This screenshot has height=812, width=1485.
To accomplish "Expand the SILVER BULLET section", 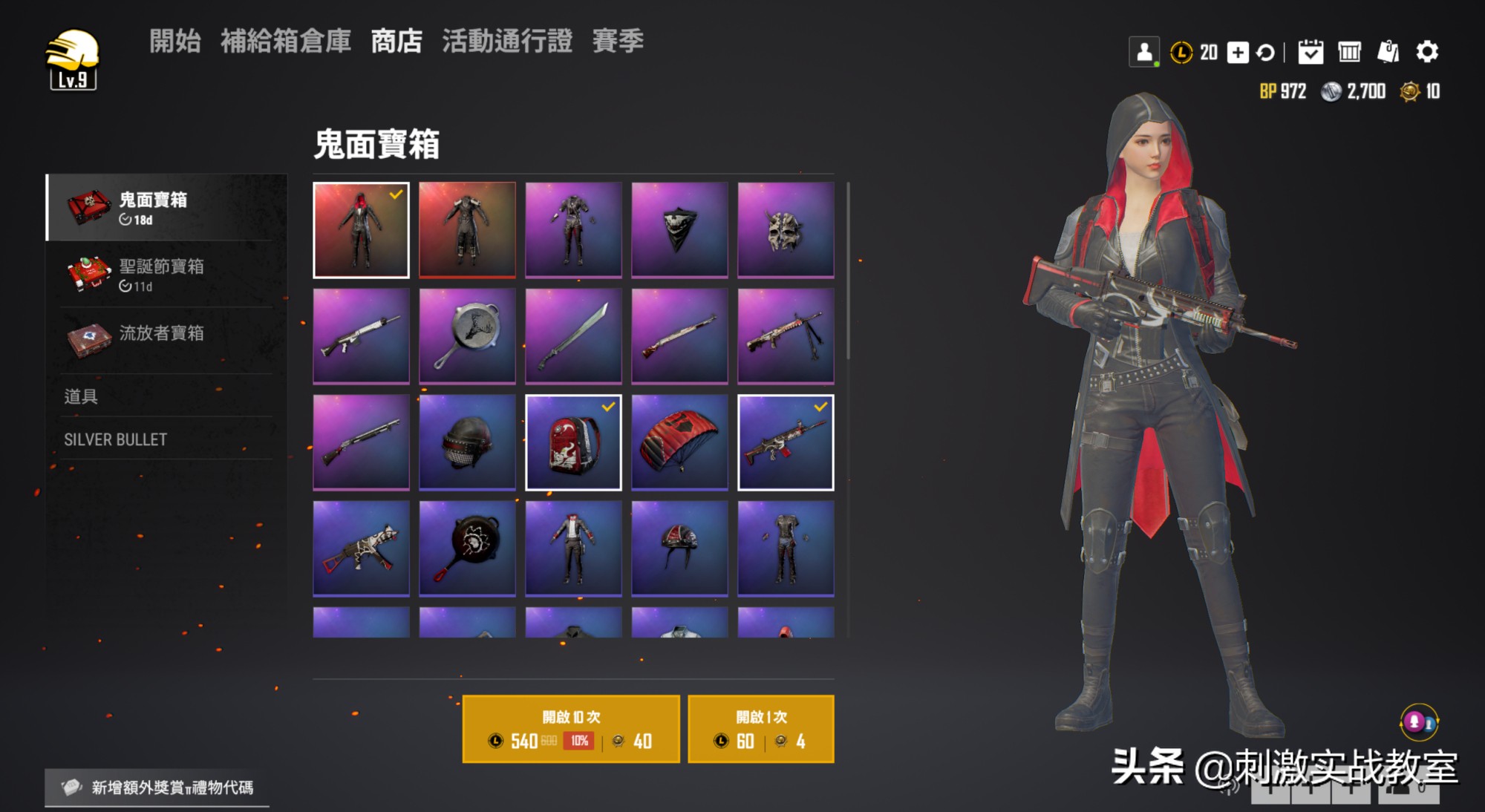I will tap(115, 439).
